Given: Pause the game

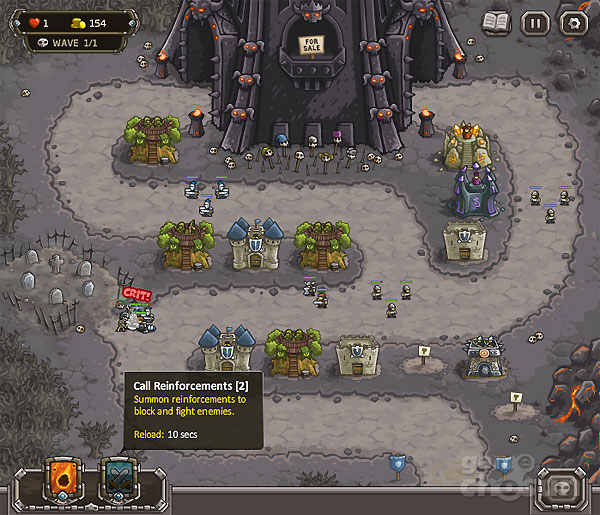Looking at the screenshot, I should click(x=535, y=22).
